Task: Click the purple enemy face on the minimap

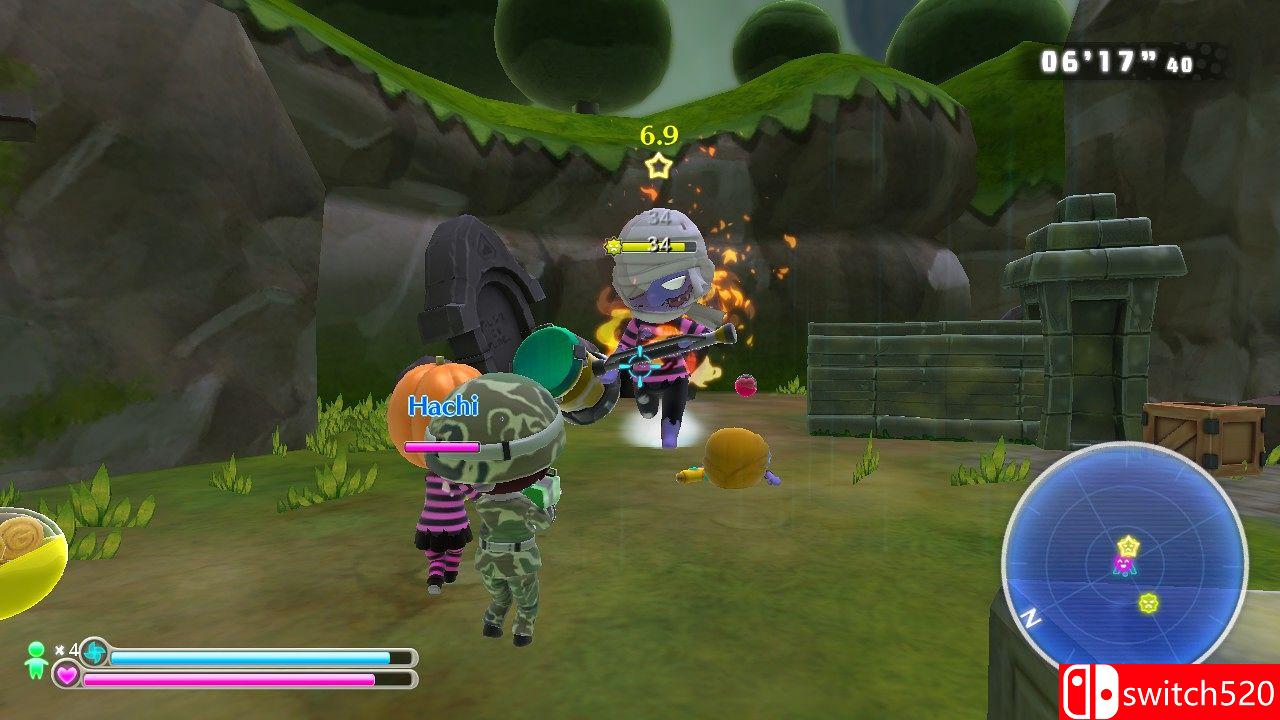Action: click(x=1123, y=564)
